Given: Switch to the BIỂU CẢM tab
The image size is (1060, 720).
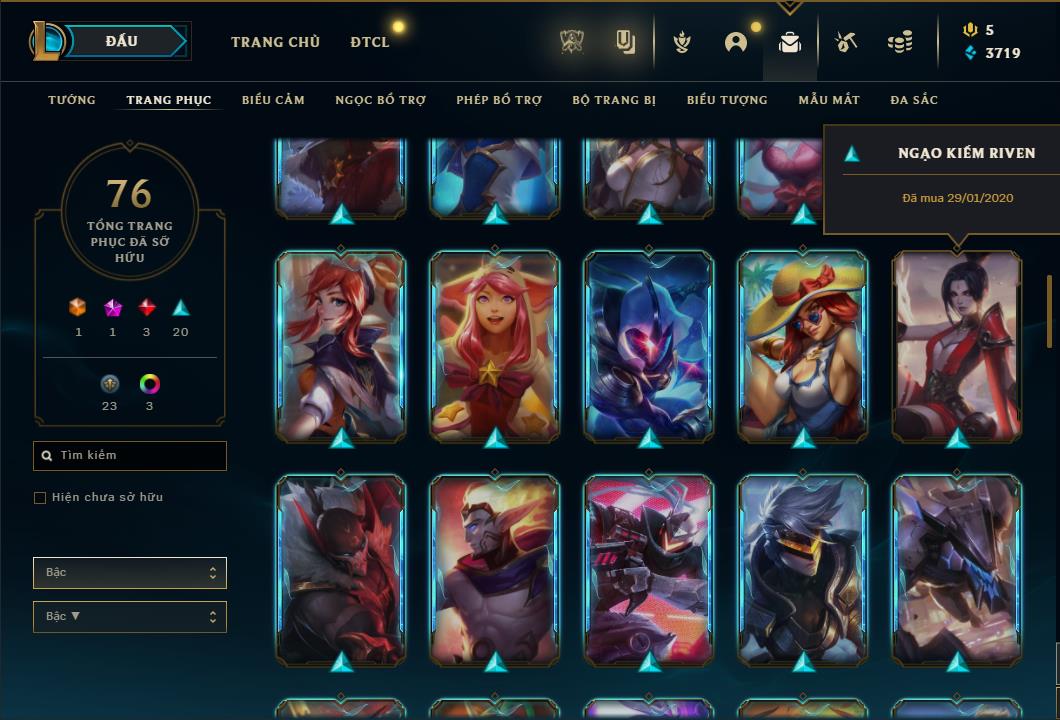Looking at the screenshot, I should [273, 100].
